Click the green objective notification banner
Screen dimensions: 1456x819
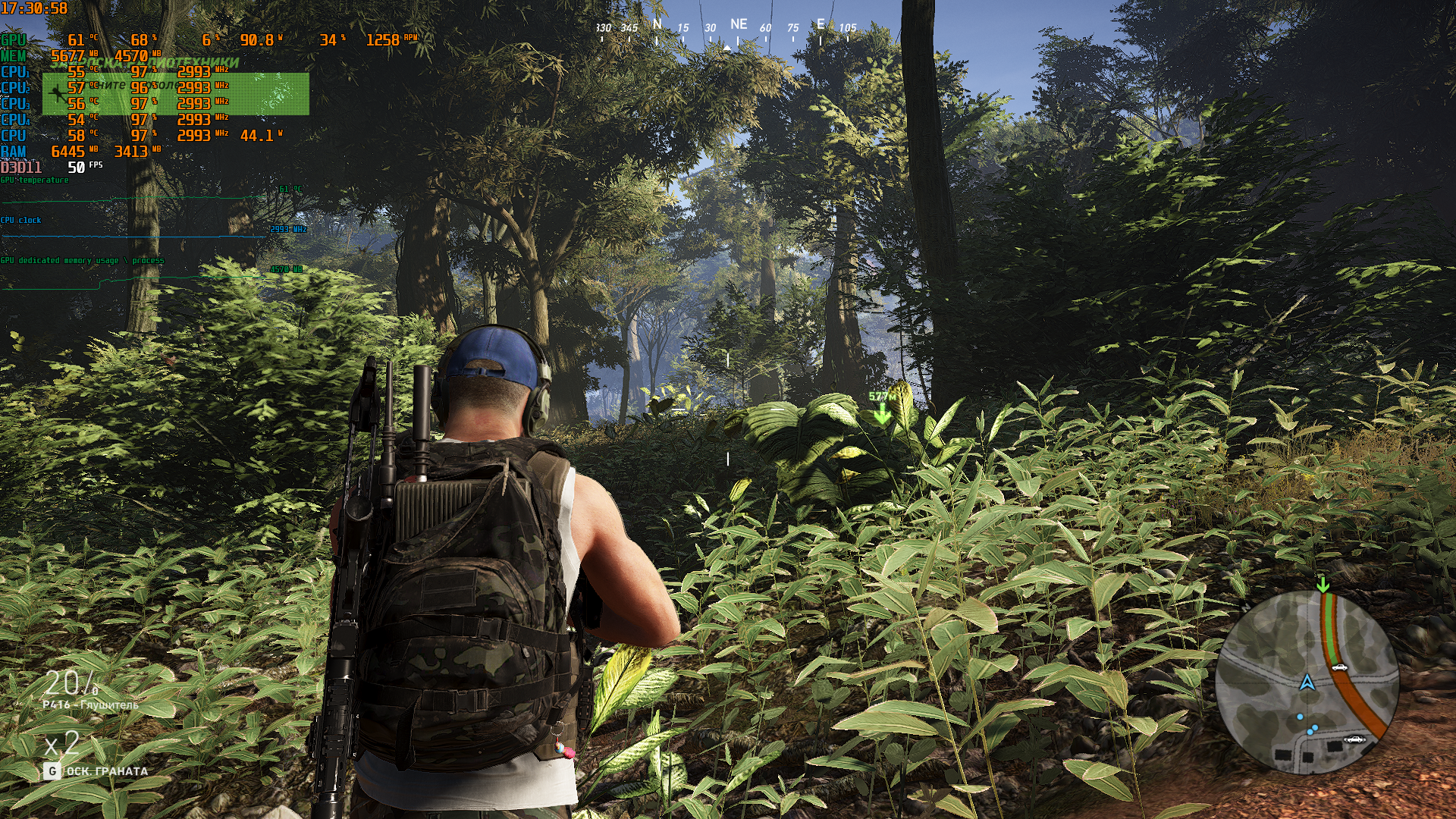click(x=175, y=93)
